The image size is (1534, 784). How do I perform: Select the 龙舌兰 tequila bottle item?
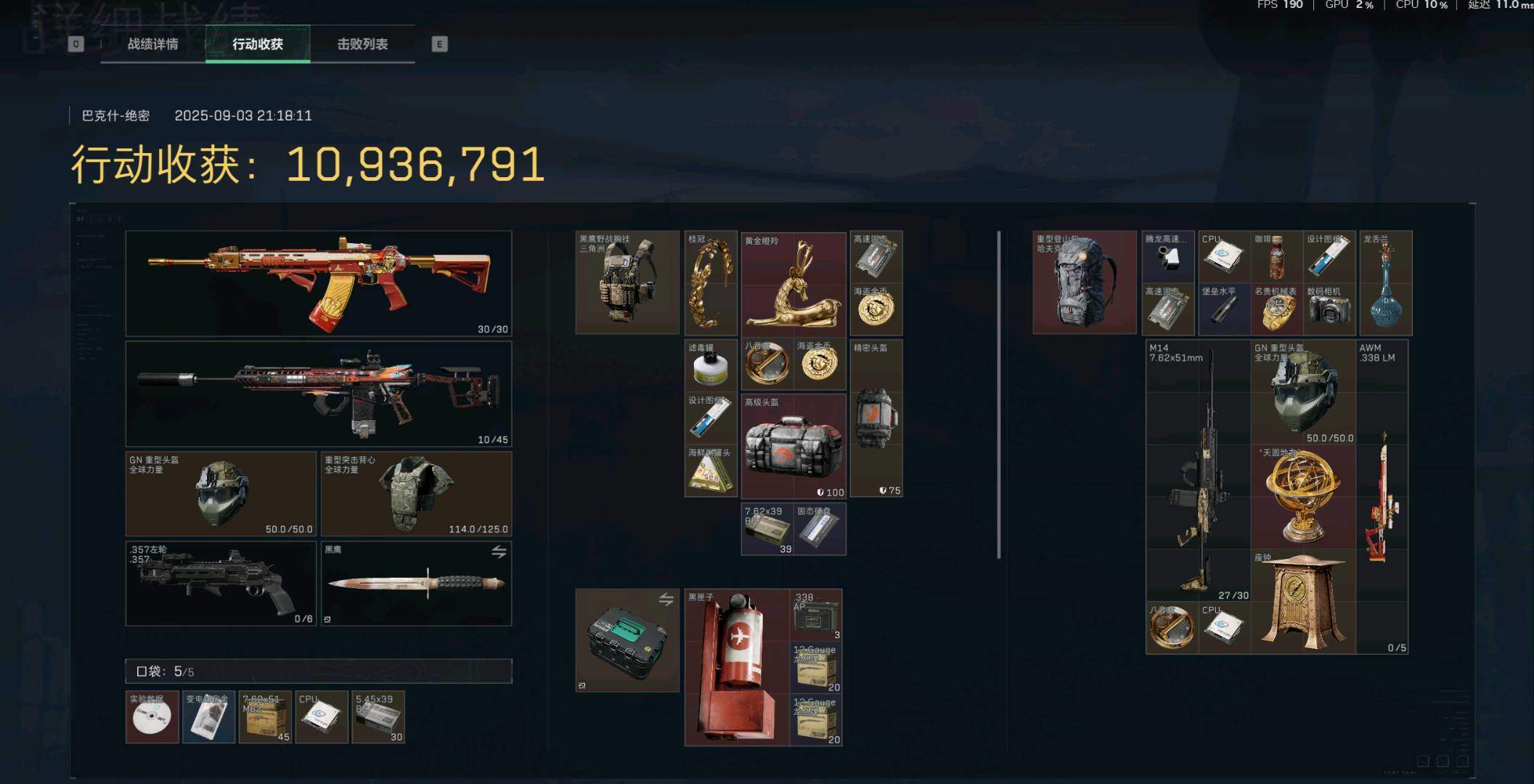pyautogui.click(x=1385, y=282)
